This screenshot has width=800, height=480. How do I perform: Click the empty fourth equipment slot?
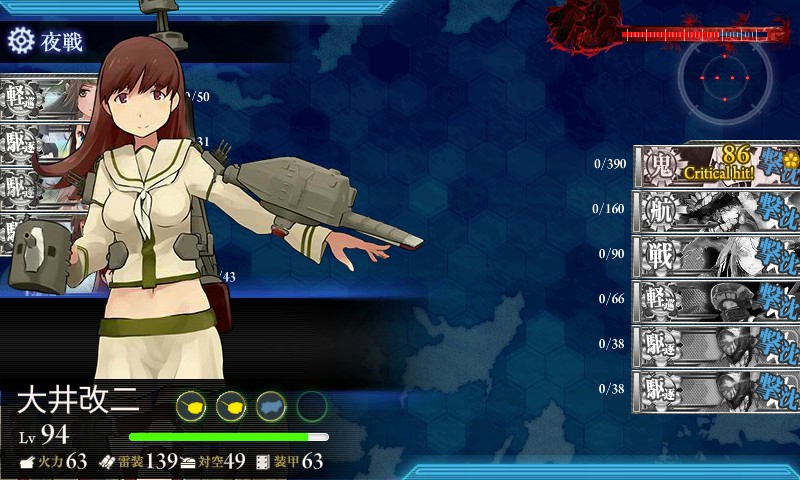[311, 406]
